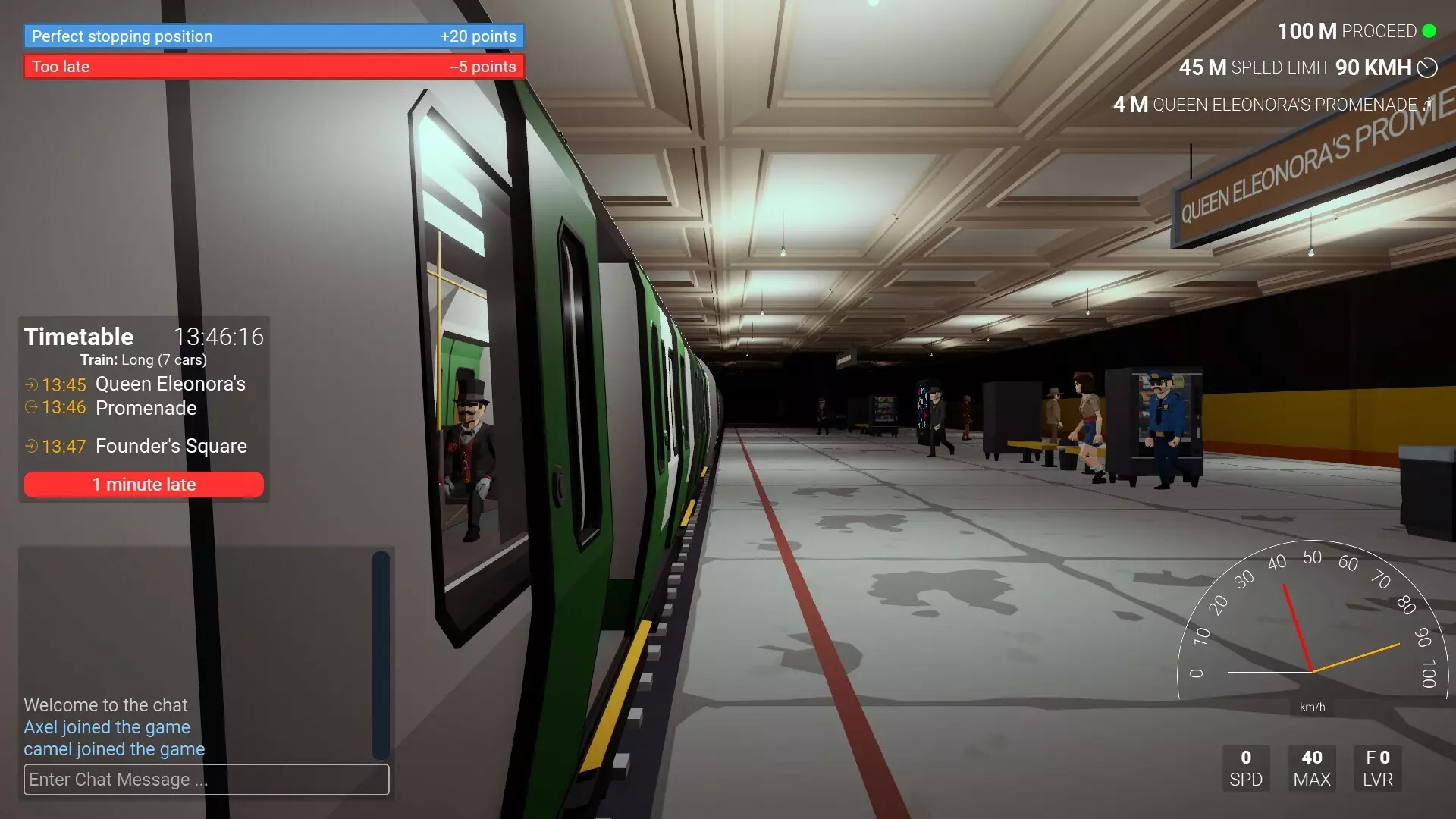Click the arrival arrow icon next to 13:45
Screen dimensions: 1456x819
30,384
